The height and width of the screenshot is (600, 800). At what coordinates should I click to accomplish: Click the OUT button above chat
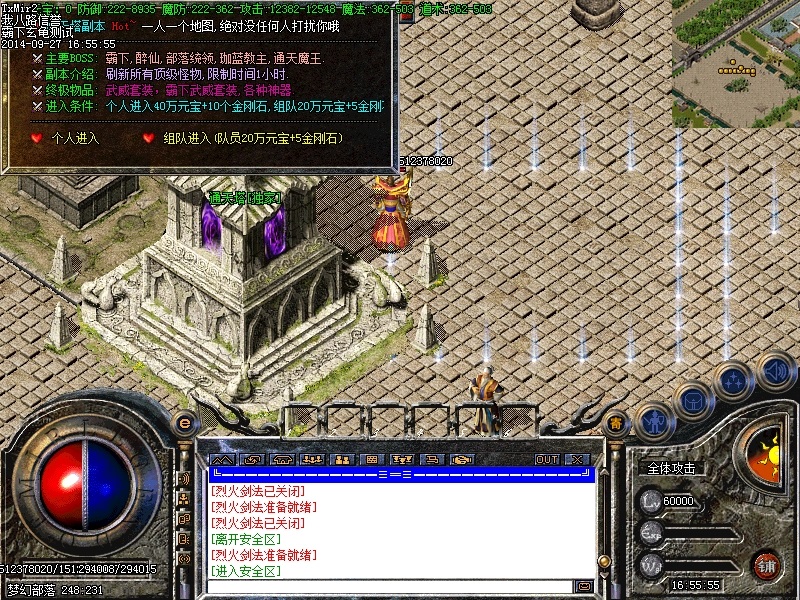[547, 459]
